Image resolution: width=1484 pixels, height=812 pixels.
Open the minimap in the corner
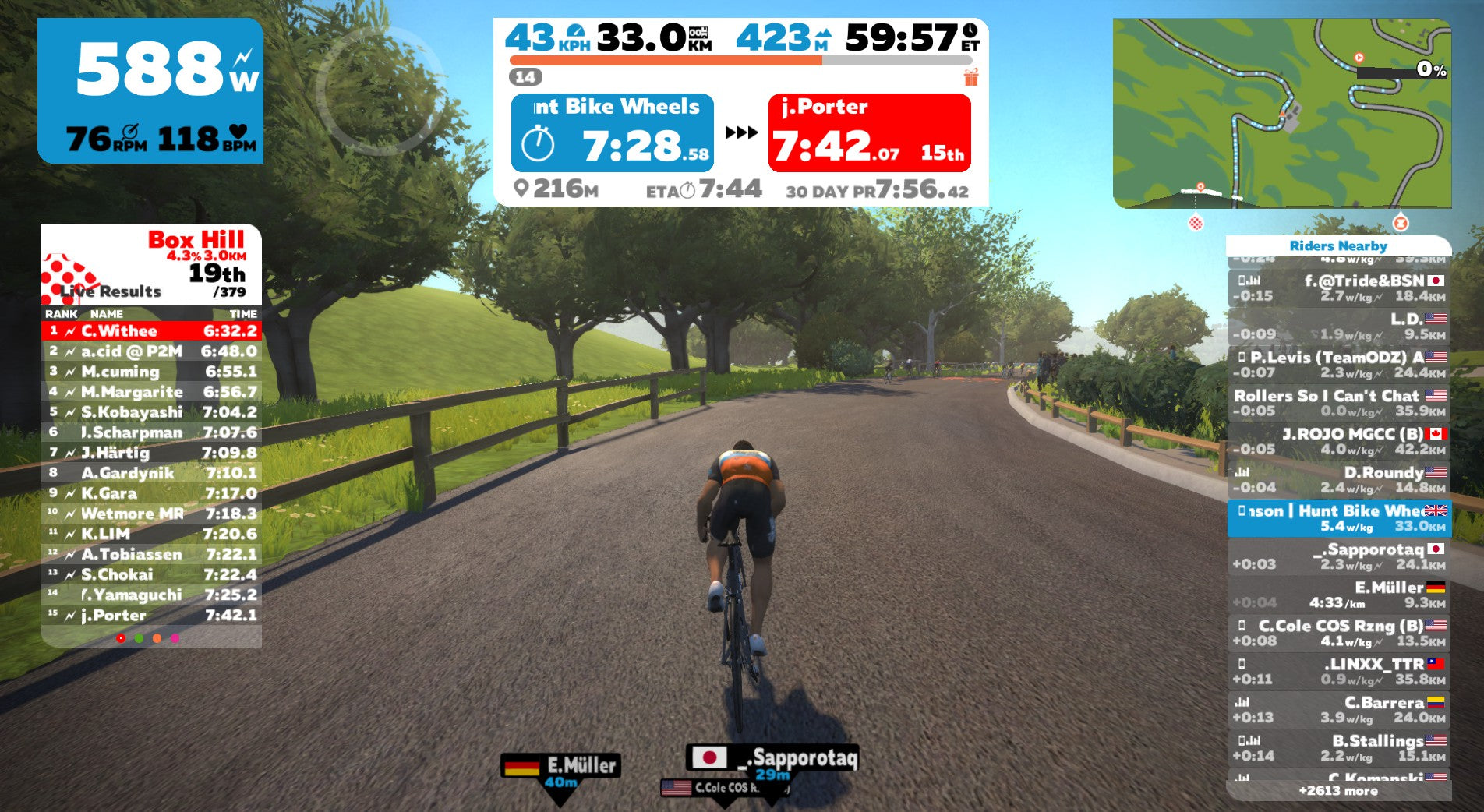pyautogui.click(x=1281, y=114)
